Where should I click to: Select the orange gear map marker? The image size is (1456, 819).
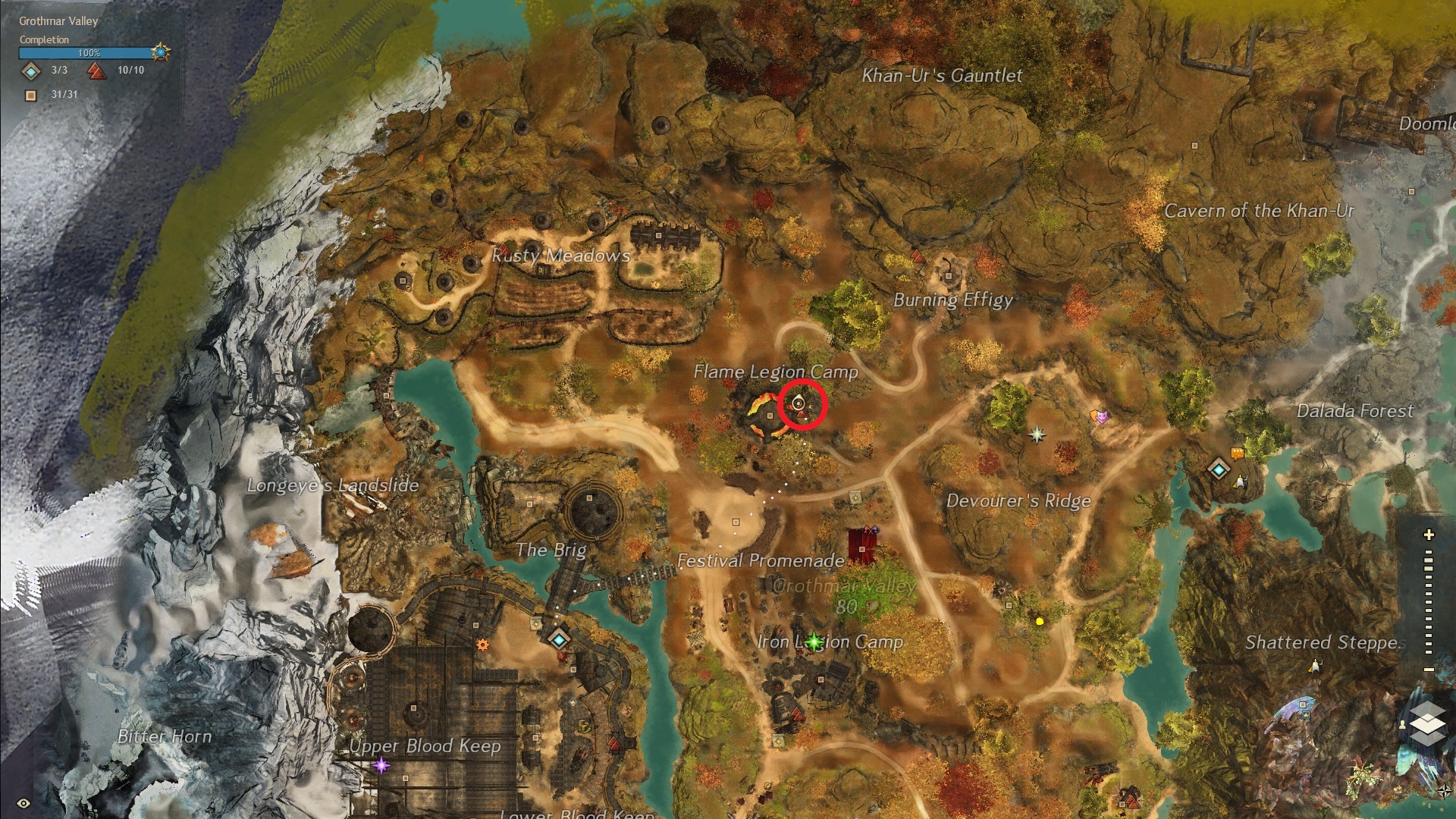pyautogui.click(x=482, y=645)
